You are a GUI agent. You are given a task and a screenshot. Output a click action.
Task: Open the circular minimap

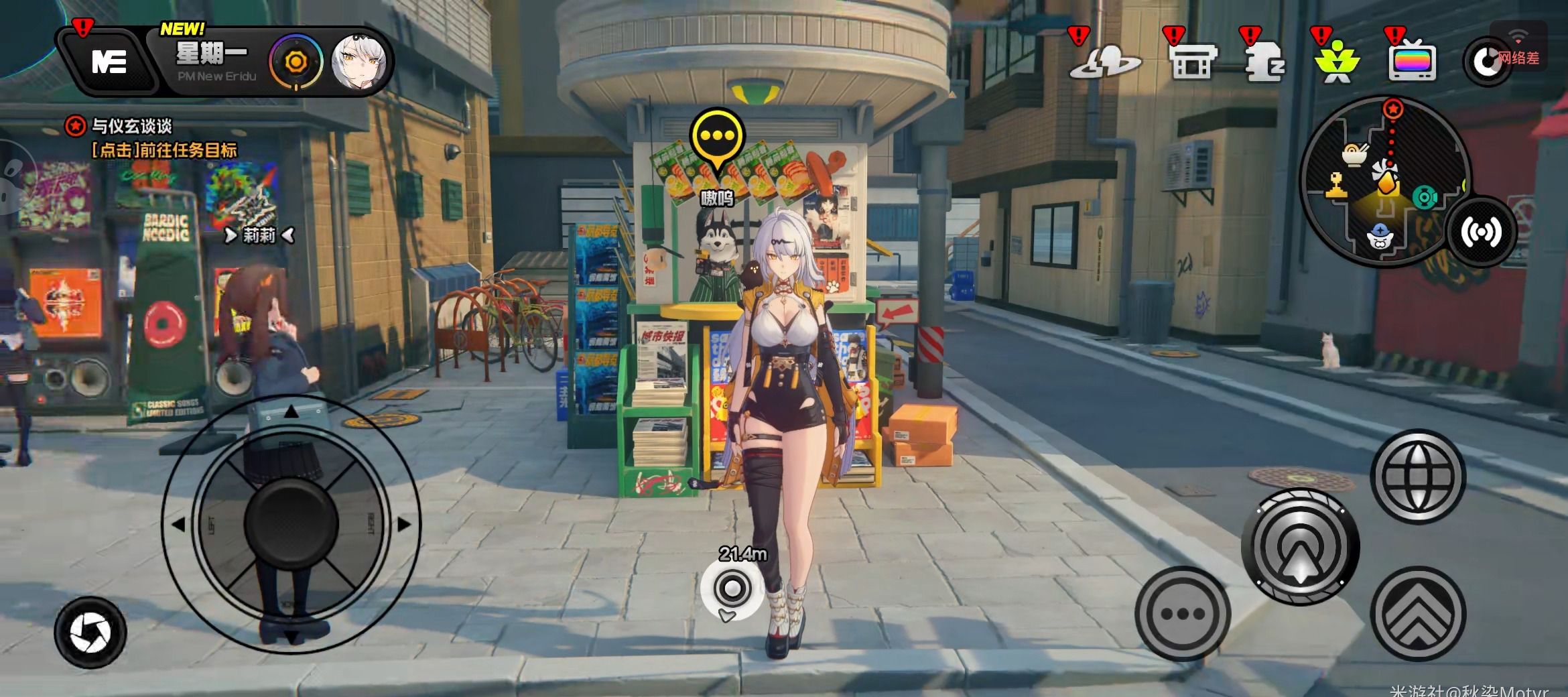click(x=1382, y=180)
